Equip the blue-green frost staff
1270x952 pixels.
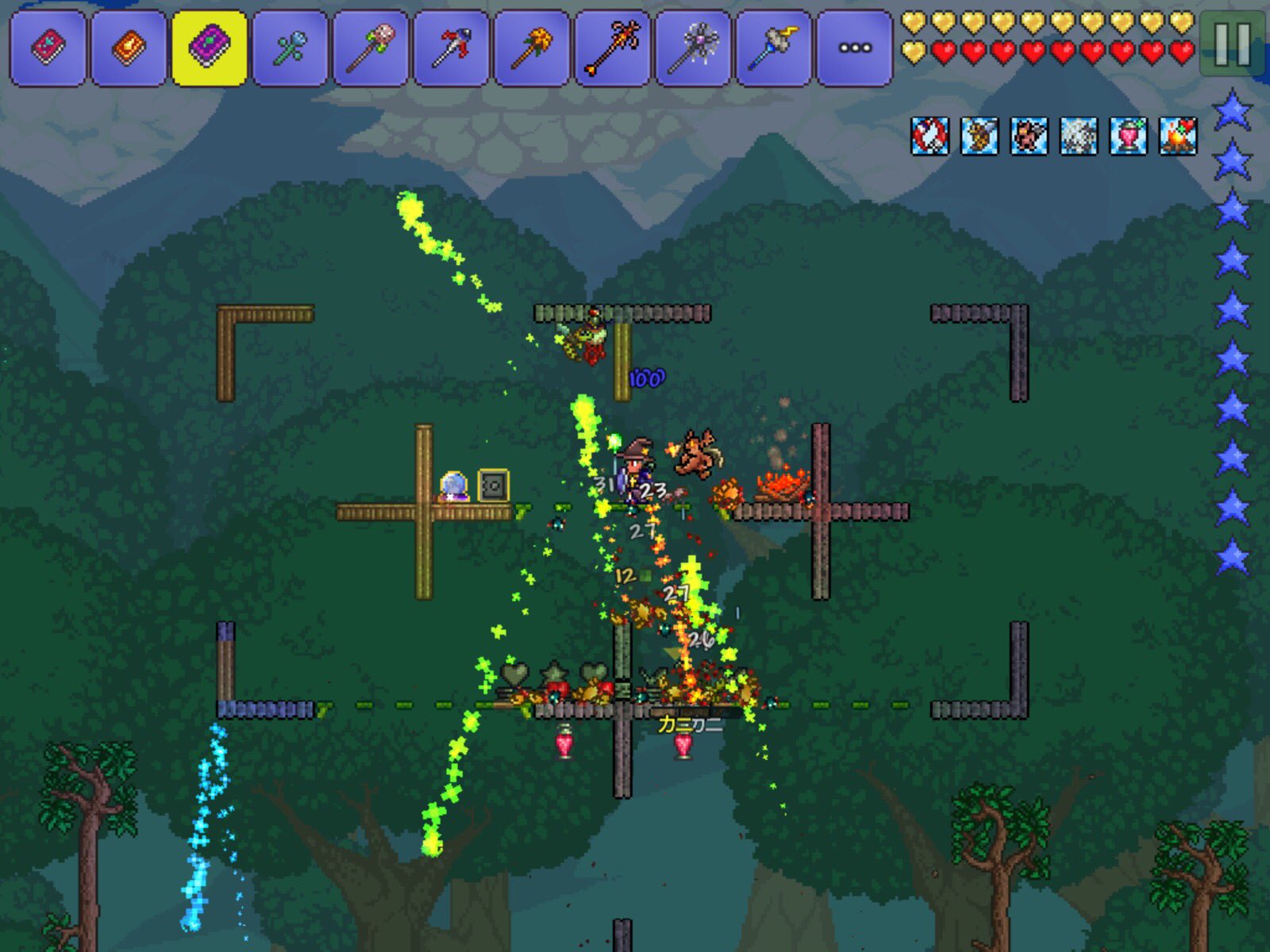(290, 48)
